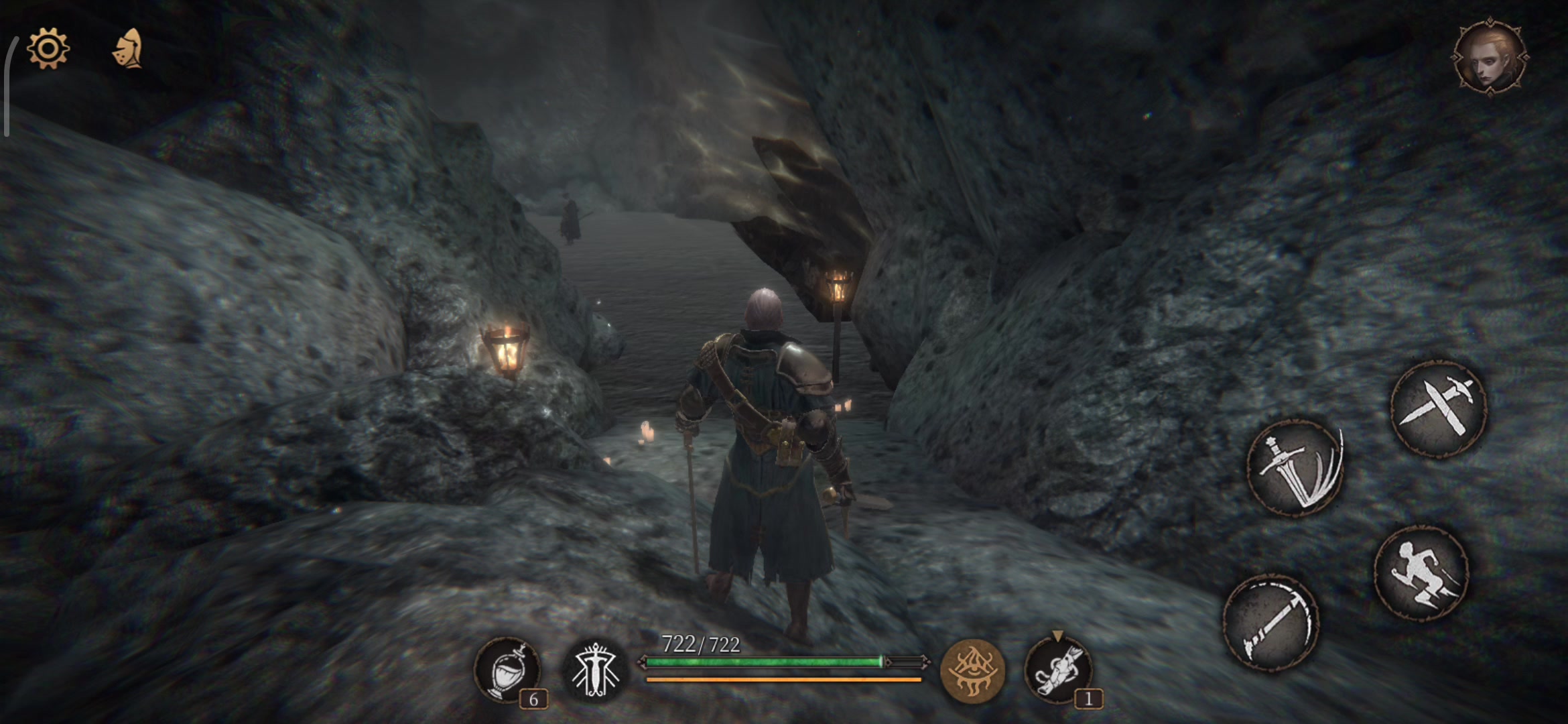This screenshot has width=1568, height=724.
Task: Activate the sword slash skill
Action: (1295, 467)
